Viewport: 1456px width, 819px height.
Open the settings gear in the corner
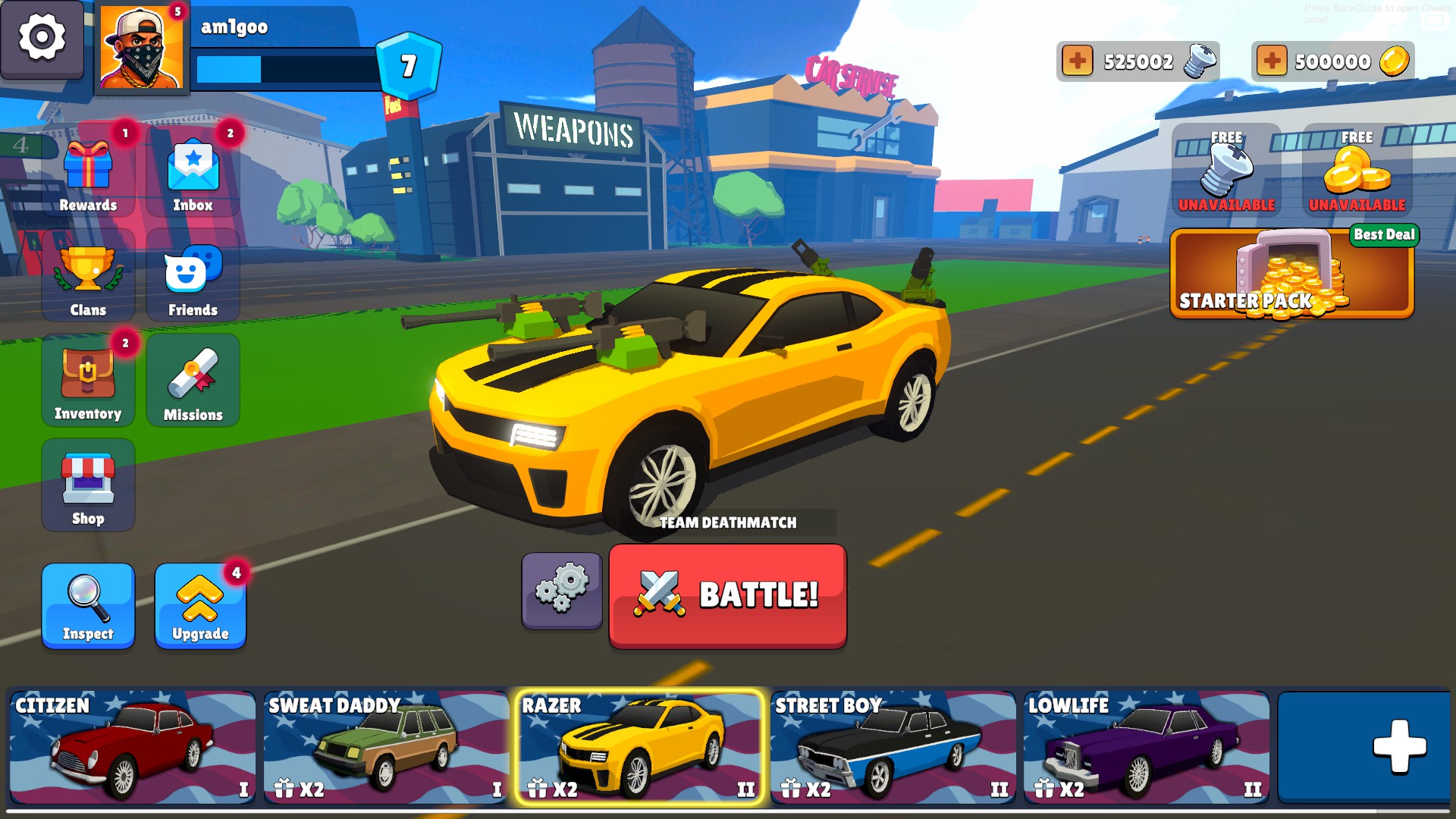[42, 38]
